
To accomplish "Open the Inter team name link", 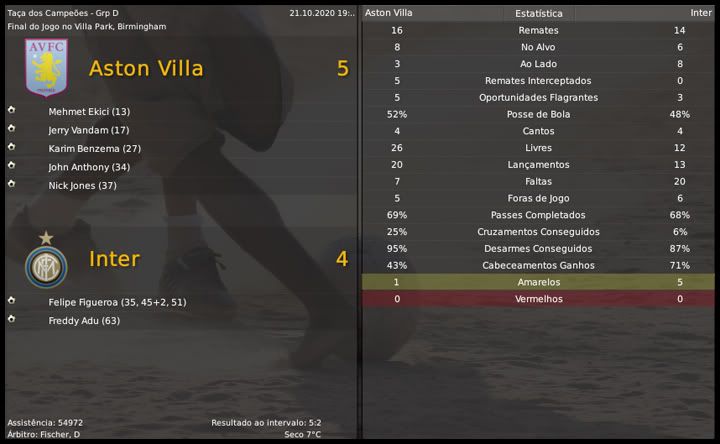I will 114,258.
